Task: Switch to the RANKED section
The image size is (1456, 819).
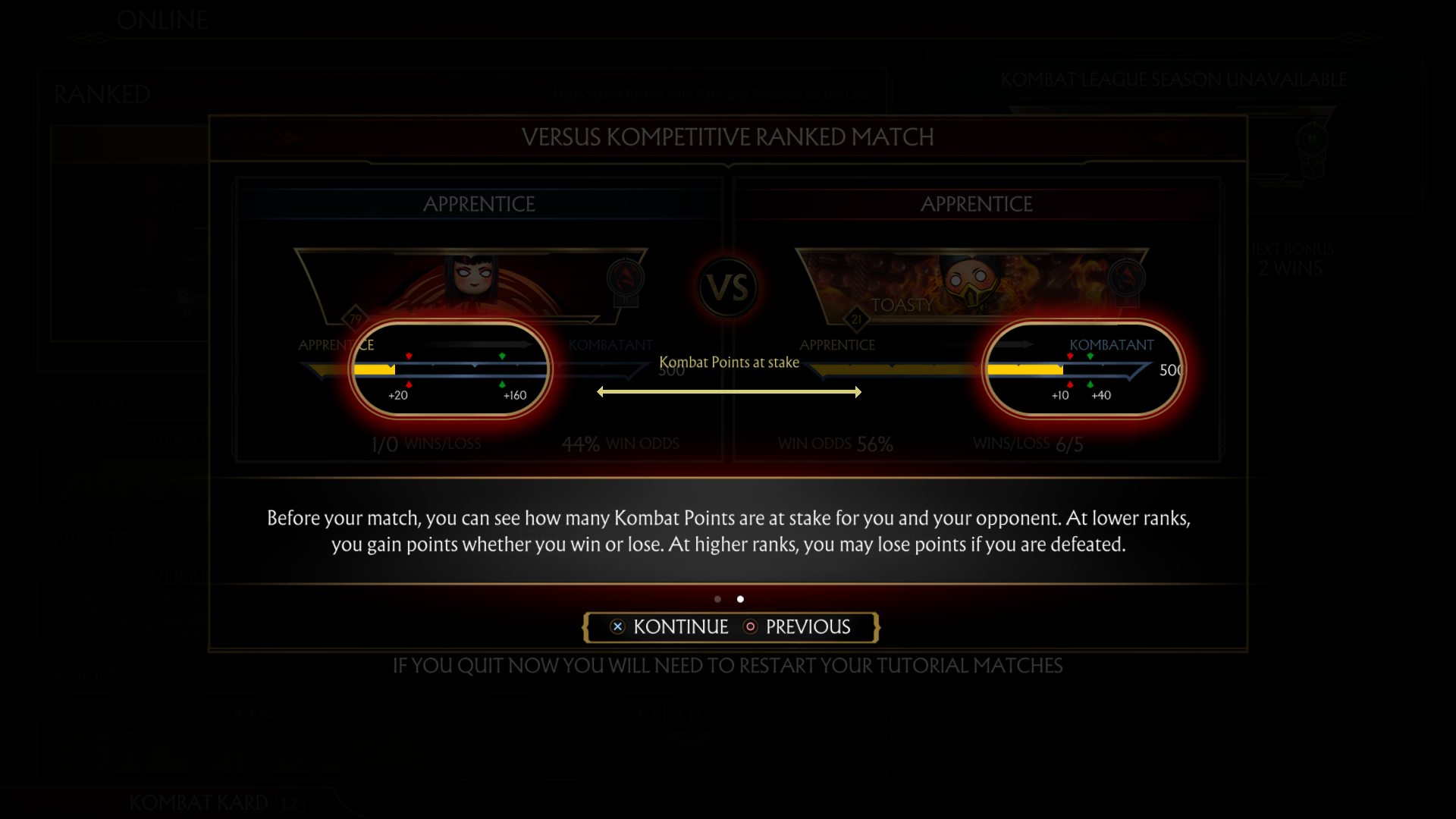Action: click(x=102, y=95)
